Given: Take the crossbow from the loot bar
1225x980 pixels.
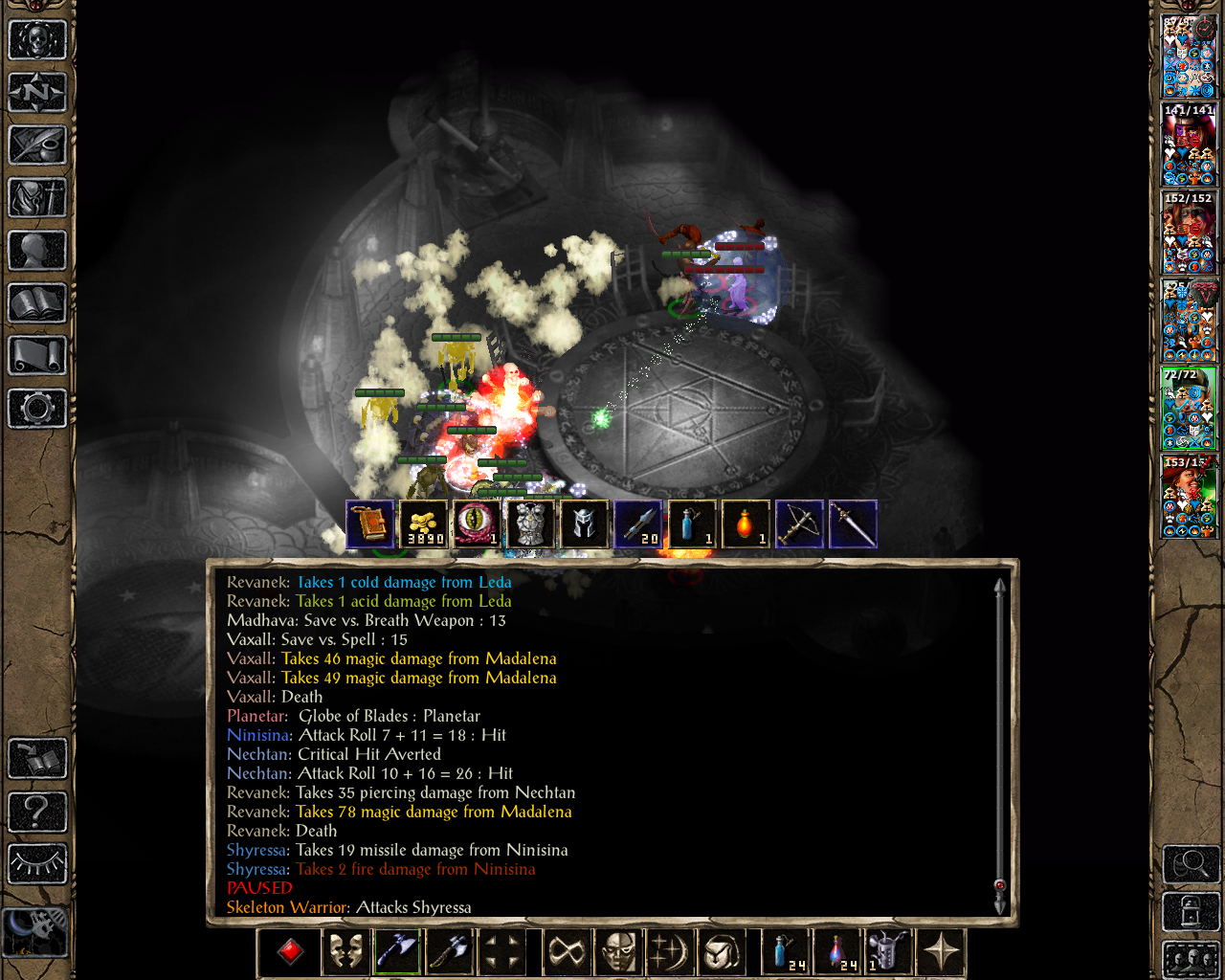Looking at the screenshot, I should tap(799, 524).
